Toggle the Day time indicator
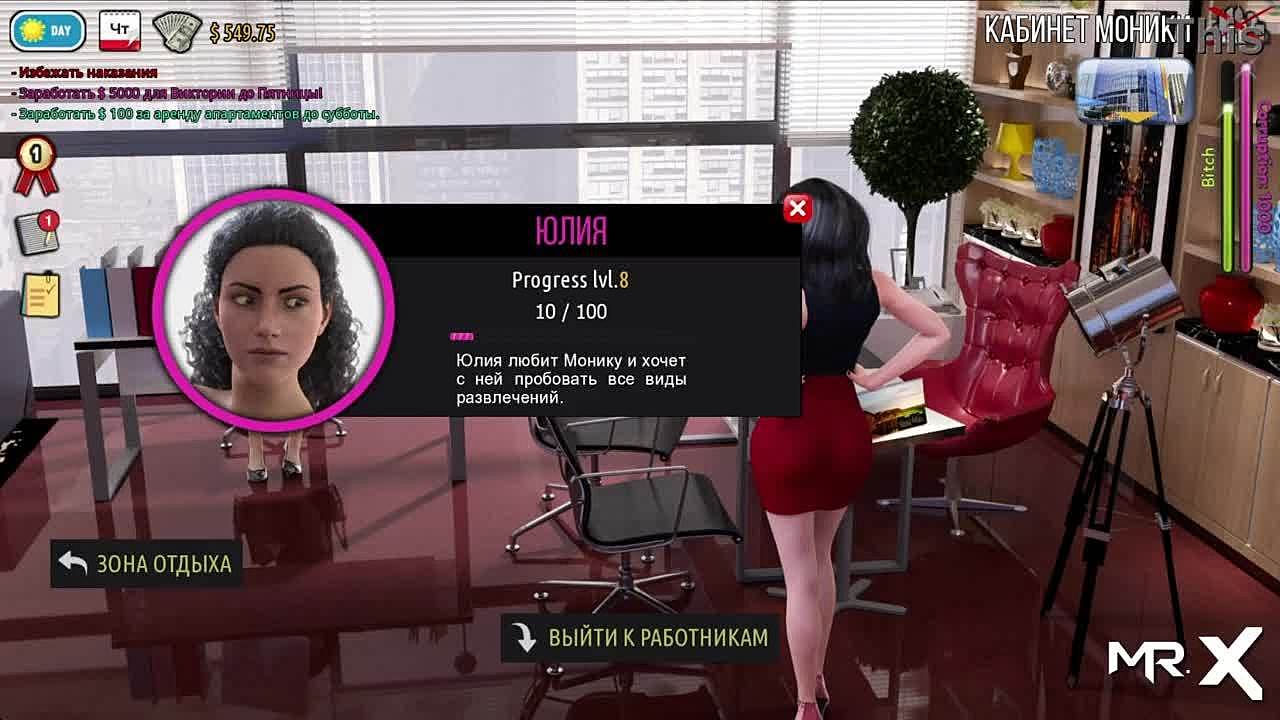This screenshot has width=1280, height=720. click(x=47, y=31)
